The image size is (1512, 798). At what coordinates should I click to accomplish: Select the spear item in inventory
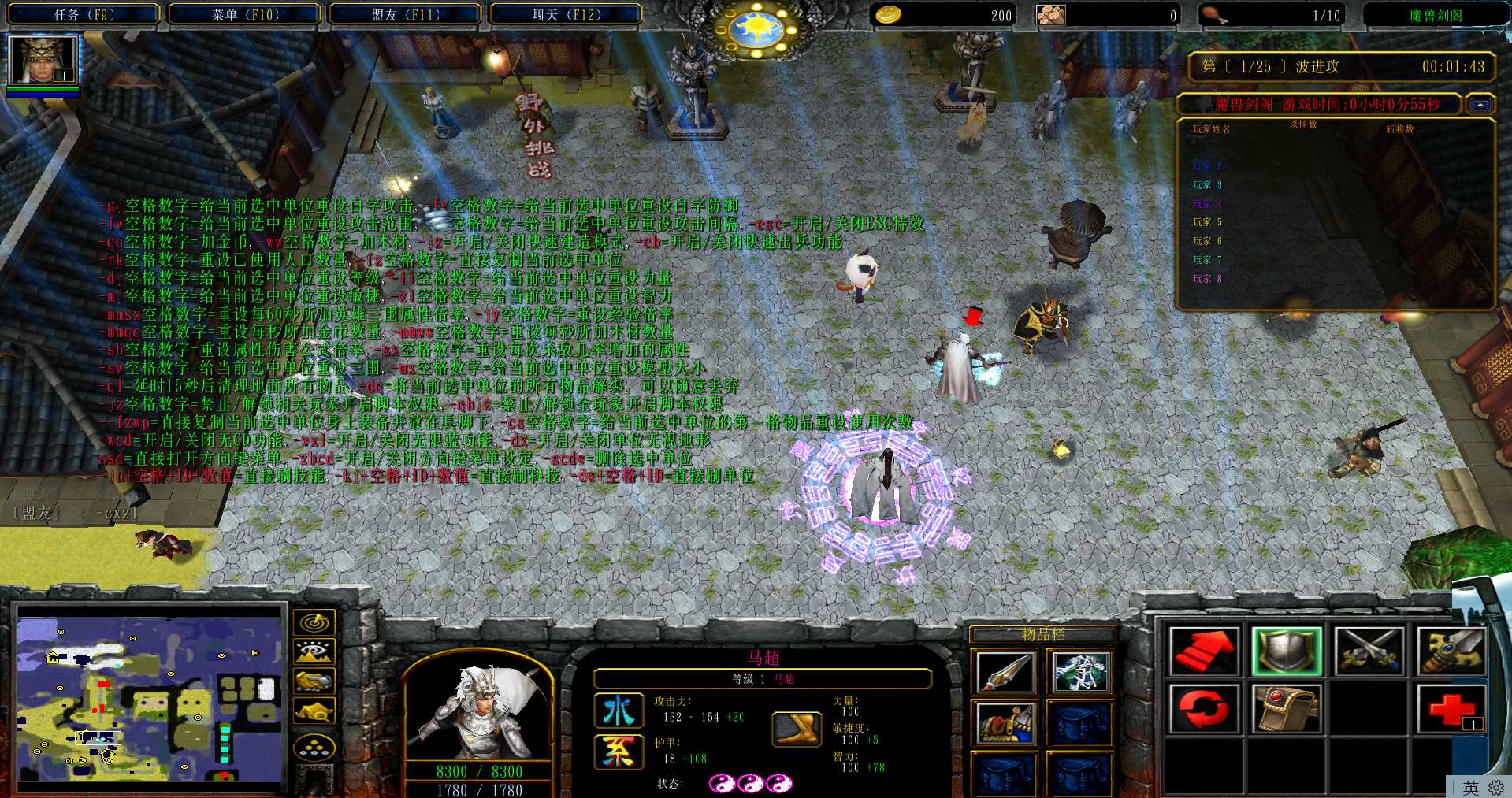point(1004,672)
